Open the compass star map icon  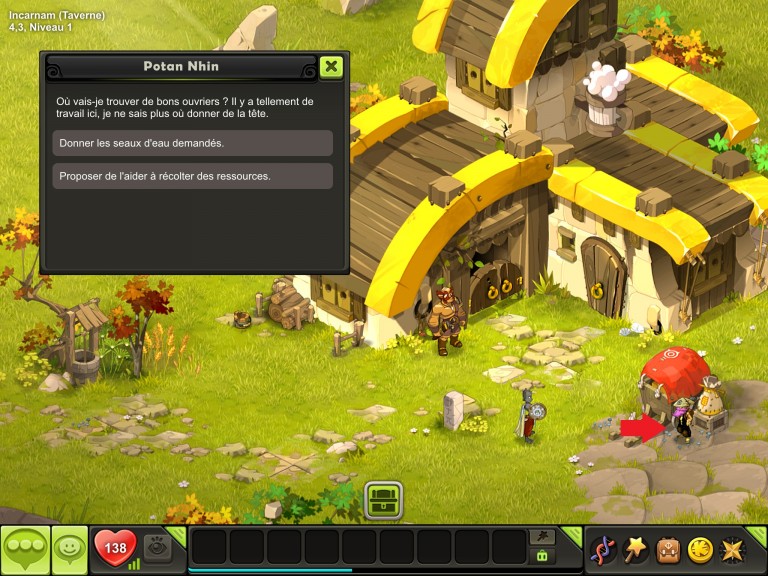pyautogui.click(x=733, y=550)
